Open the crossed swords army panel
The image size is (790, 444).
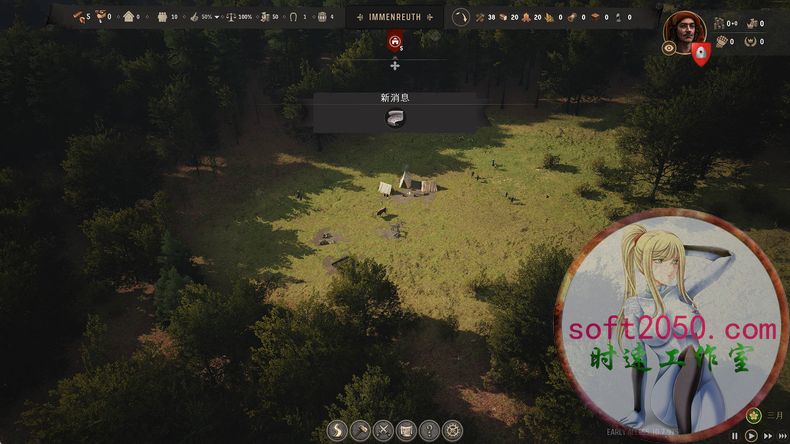[383, 431]
